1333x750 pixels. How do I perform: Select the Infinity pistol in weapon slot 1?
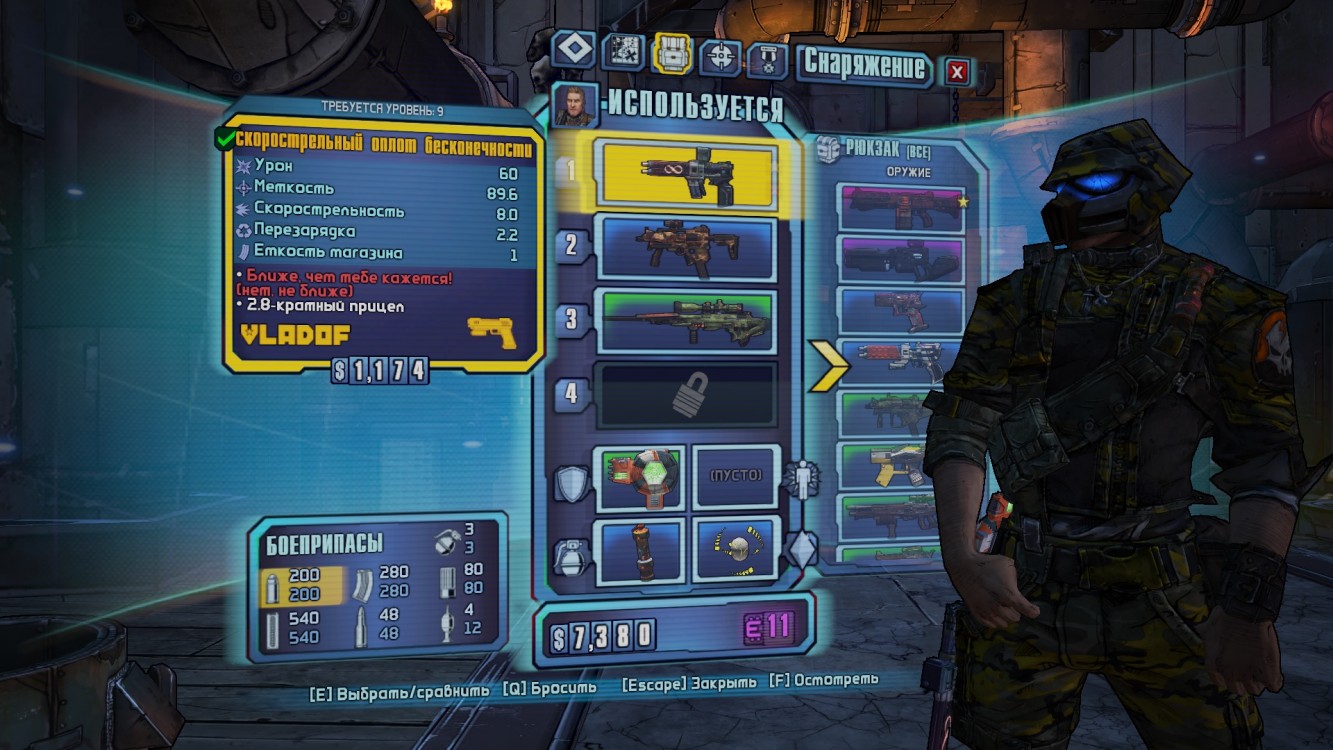(686, 172)
